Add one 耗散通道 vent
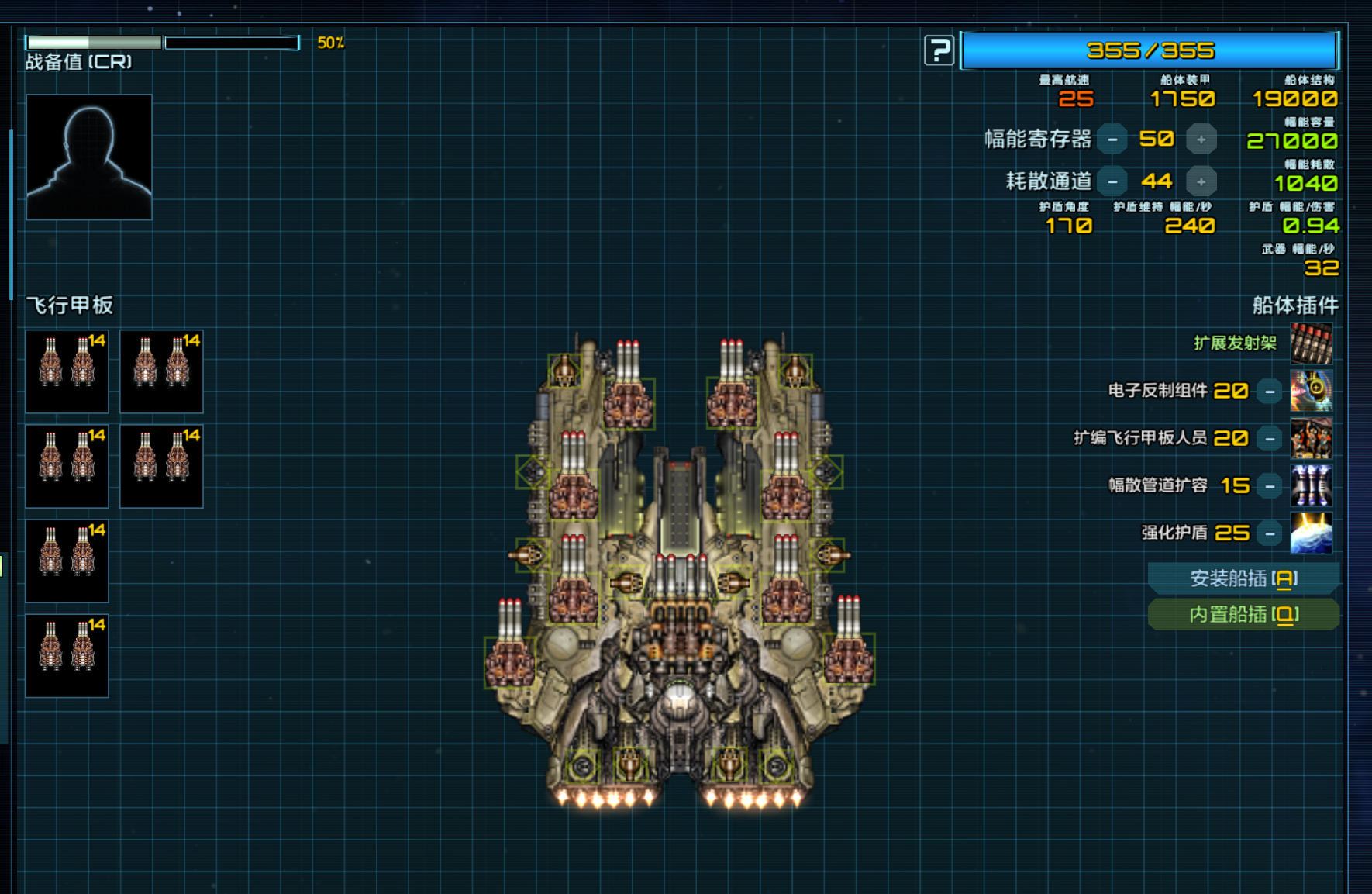The width and height of the screenshot is (1372, 894). pyautogui.click(x=1201, y=181)
